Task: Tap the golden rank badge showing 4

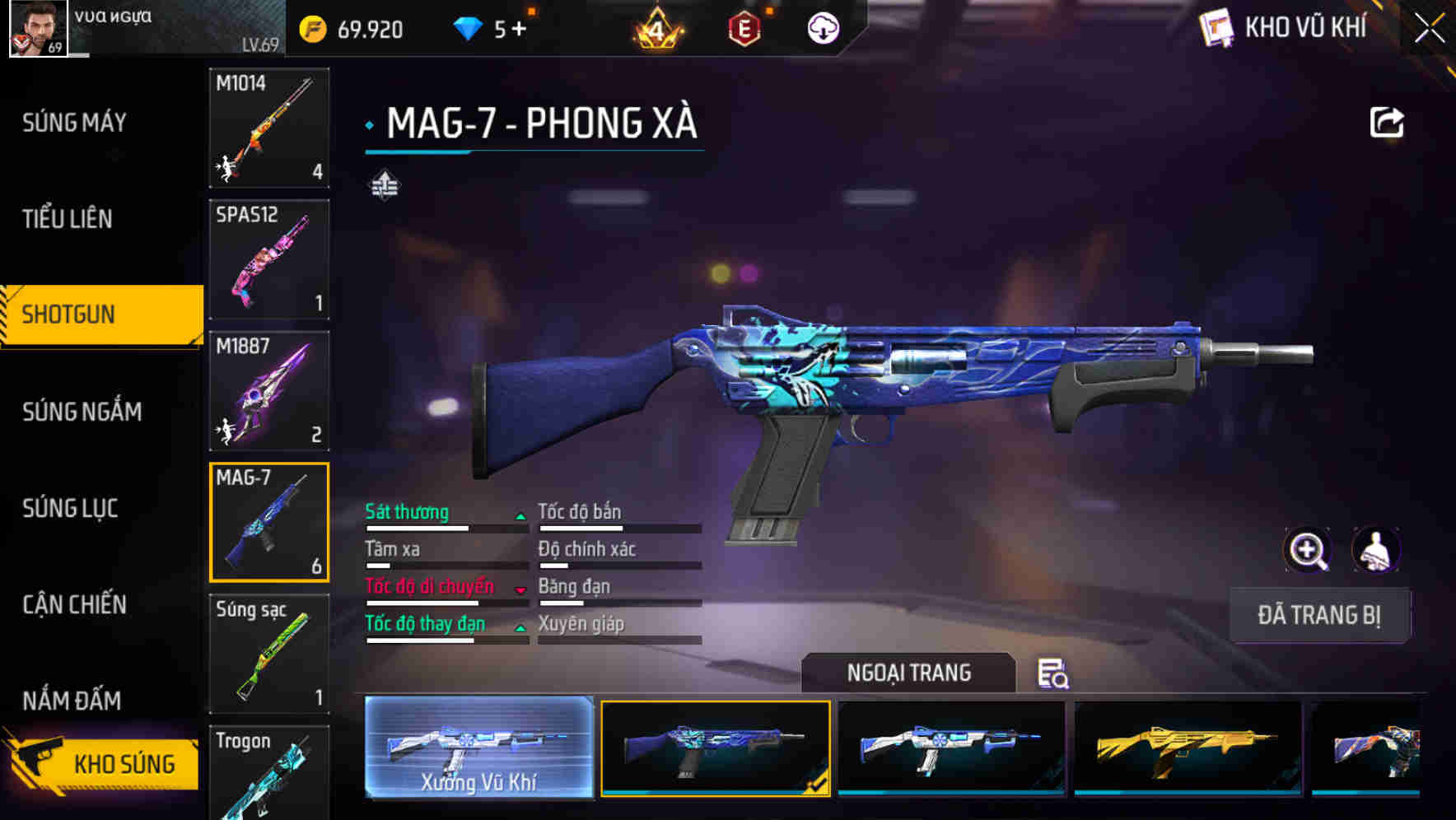Action: click(655, 27)
